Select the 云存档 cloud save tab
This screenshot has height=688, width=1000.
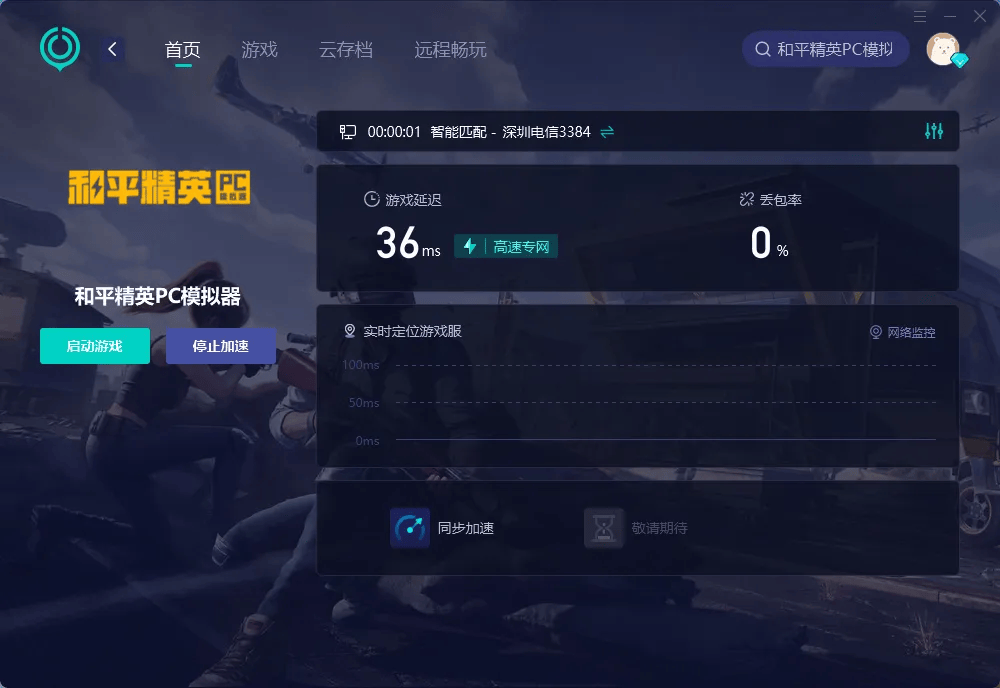click(x=345, y=50)
